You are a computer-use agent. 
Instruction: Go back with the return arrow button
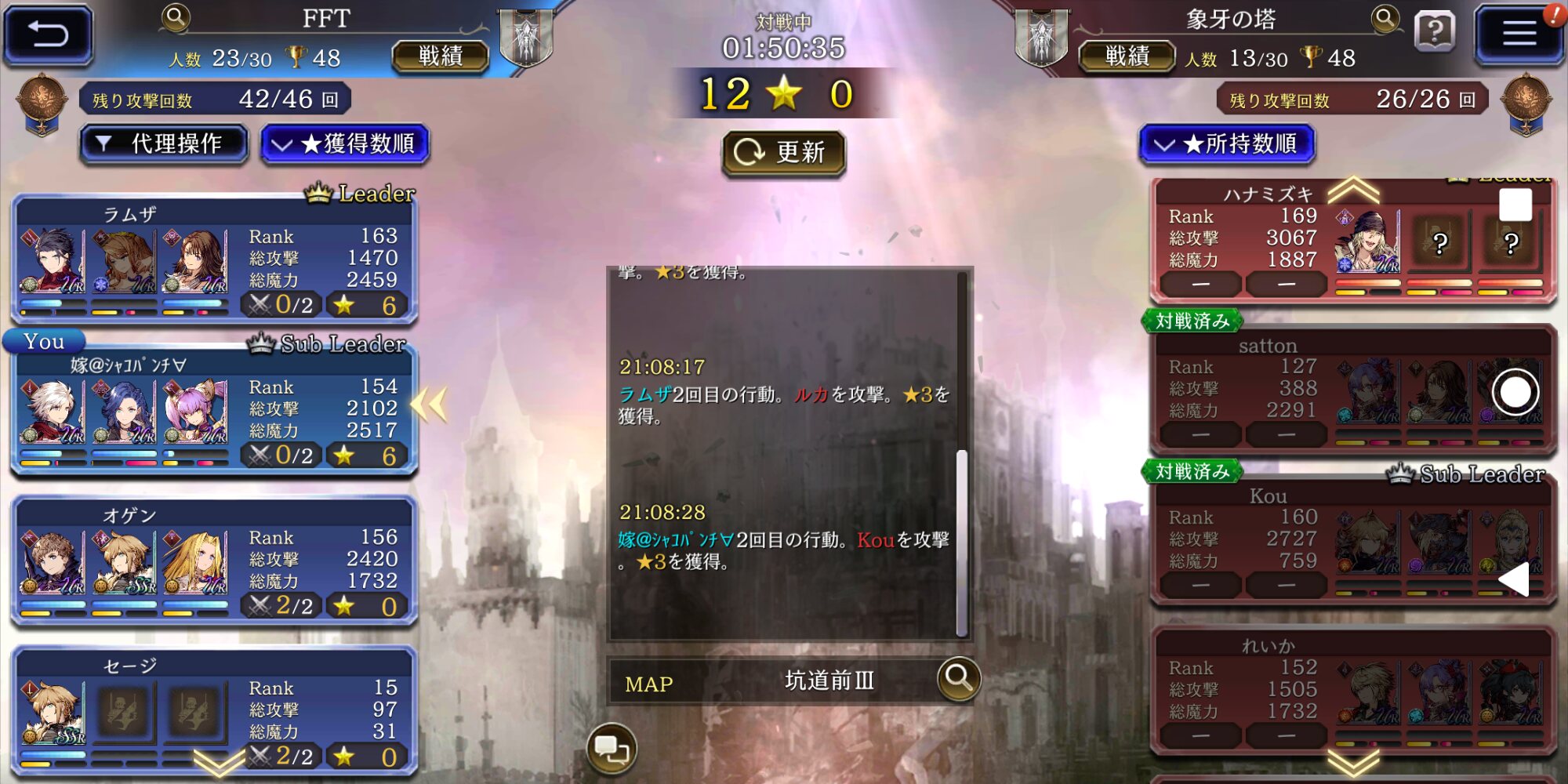click(x=49, y=34)
